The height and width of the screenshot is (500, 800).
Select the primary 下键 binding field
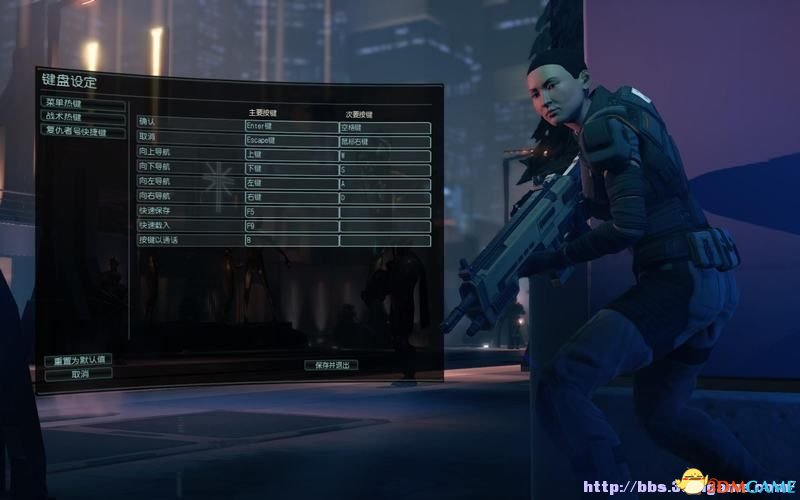pyautogui.click(x=290, y=170)
